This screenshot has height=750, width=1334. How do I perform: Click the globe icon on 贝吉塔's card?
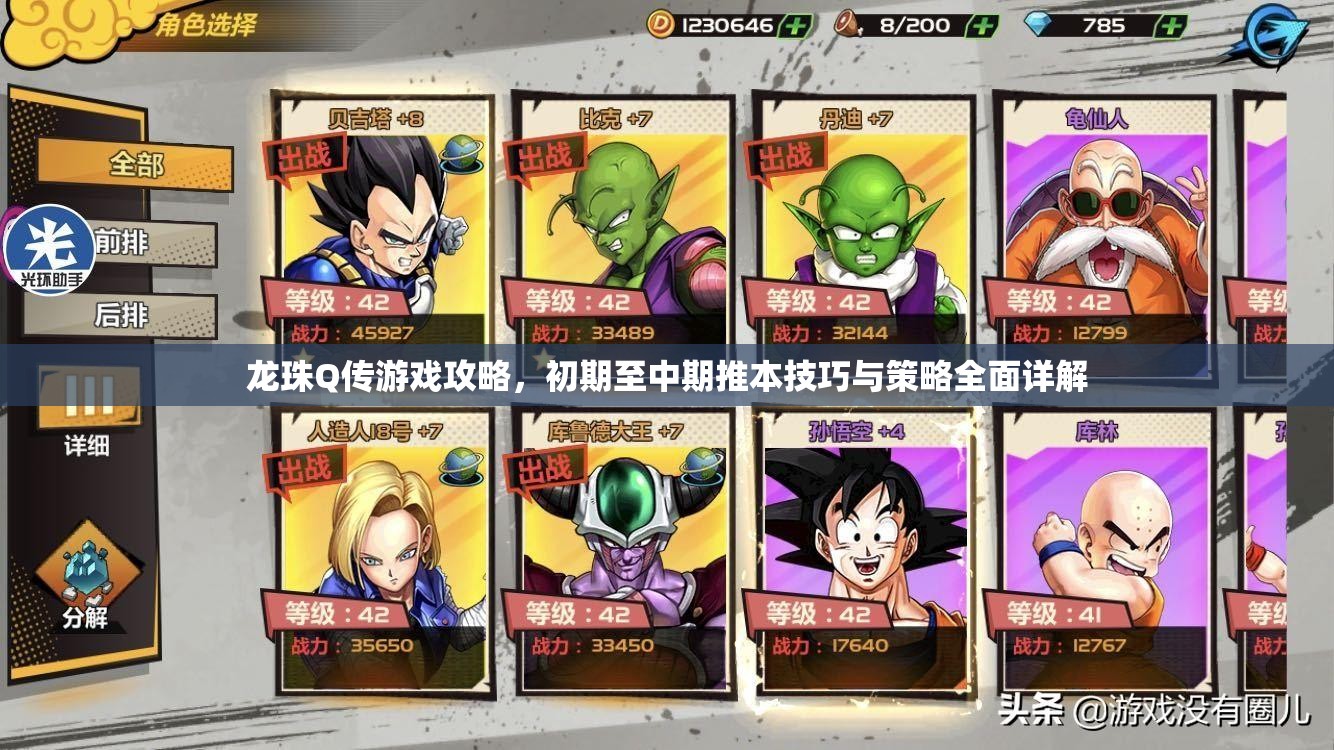(x=463, y=152)
